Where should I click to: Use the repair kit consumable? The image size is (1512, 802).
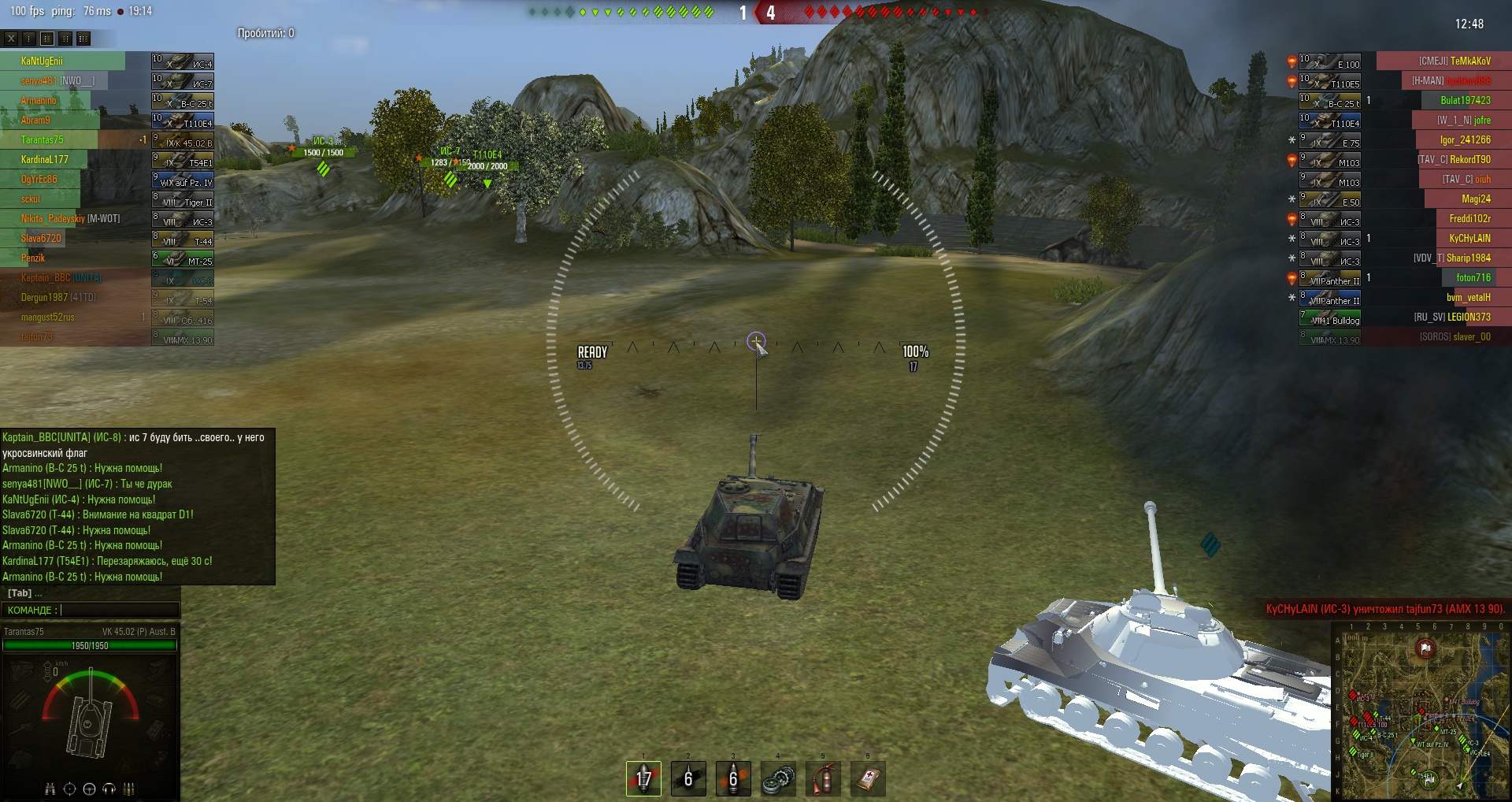pos(778,778)
